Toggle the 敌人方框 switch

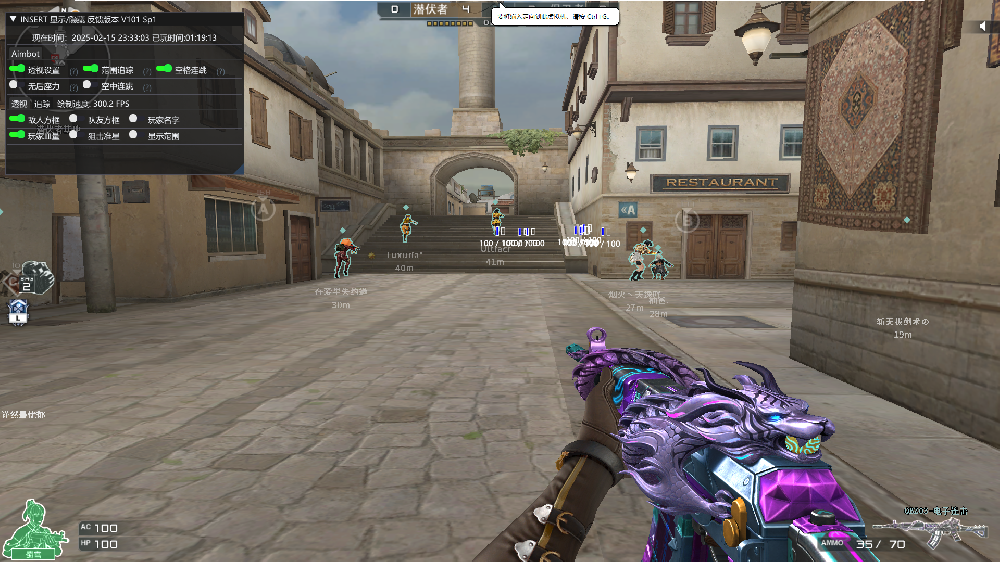point(17,119)
